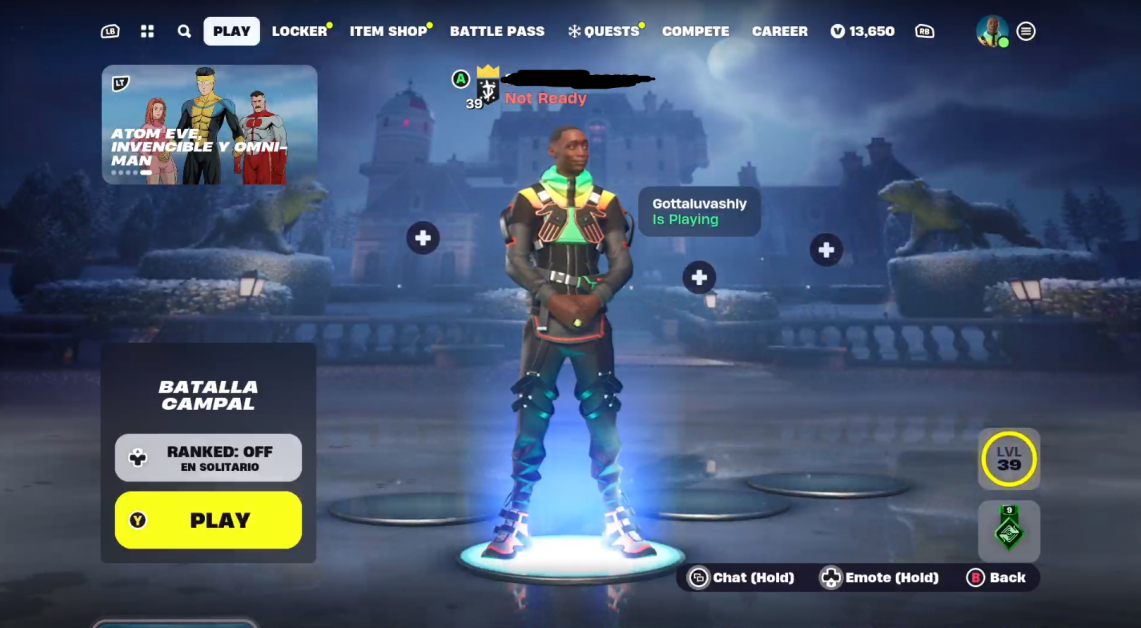Screen dimensions: 1141x628
Task: Open the Item Shop tab
Action: coord(388,31)
